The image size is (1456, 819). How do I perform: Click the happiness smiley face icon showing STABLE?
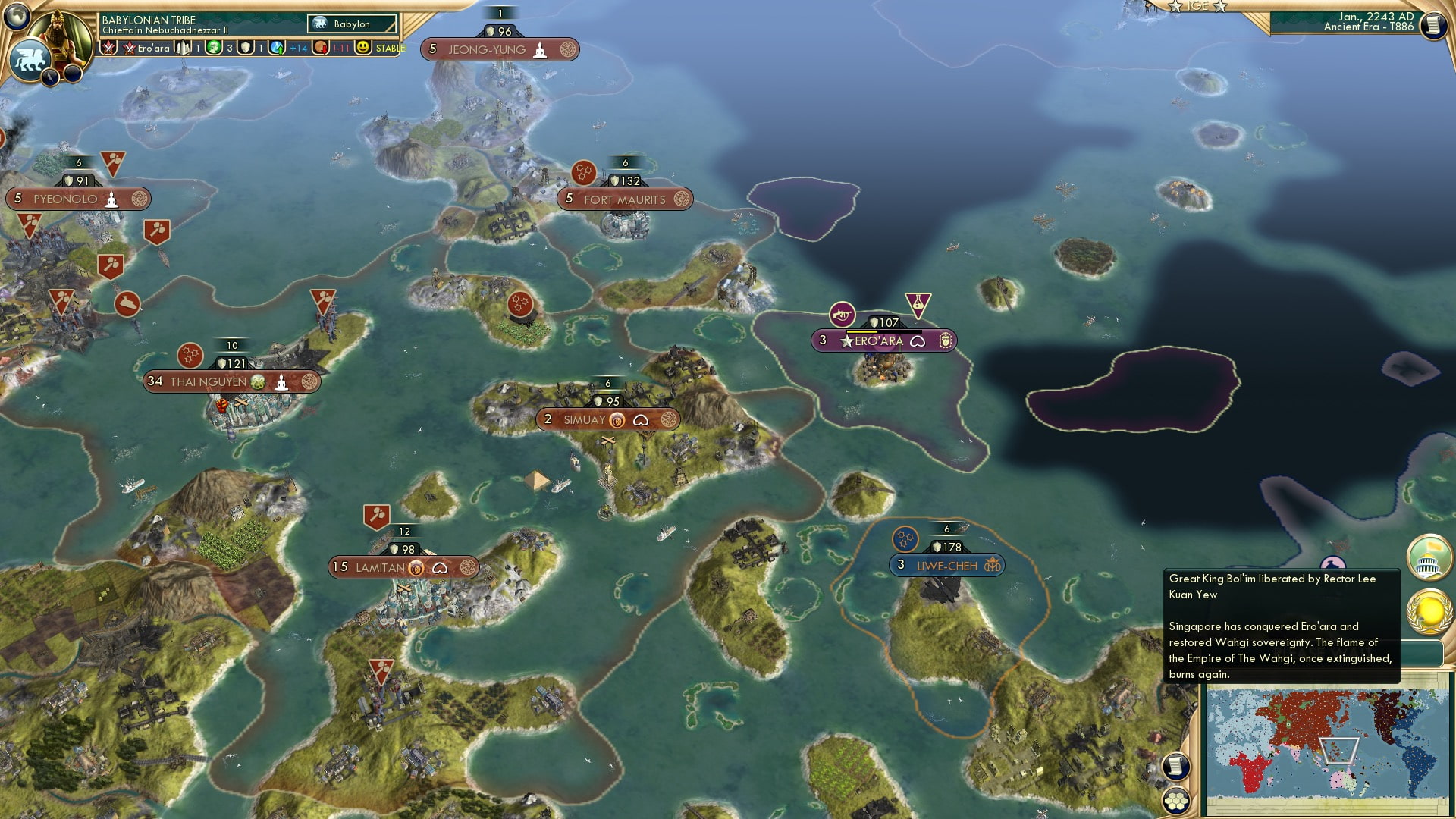tap(365, 48)
